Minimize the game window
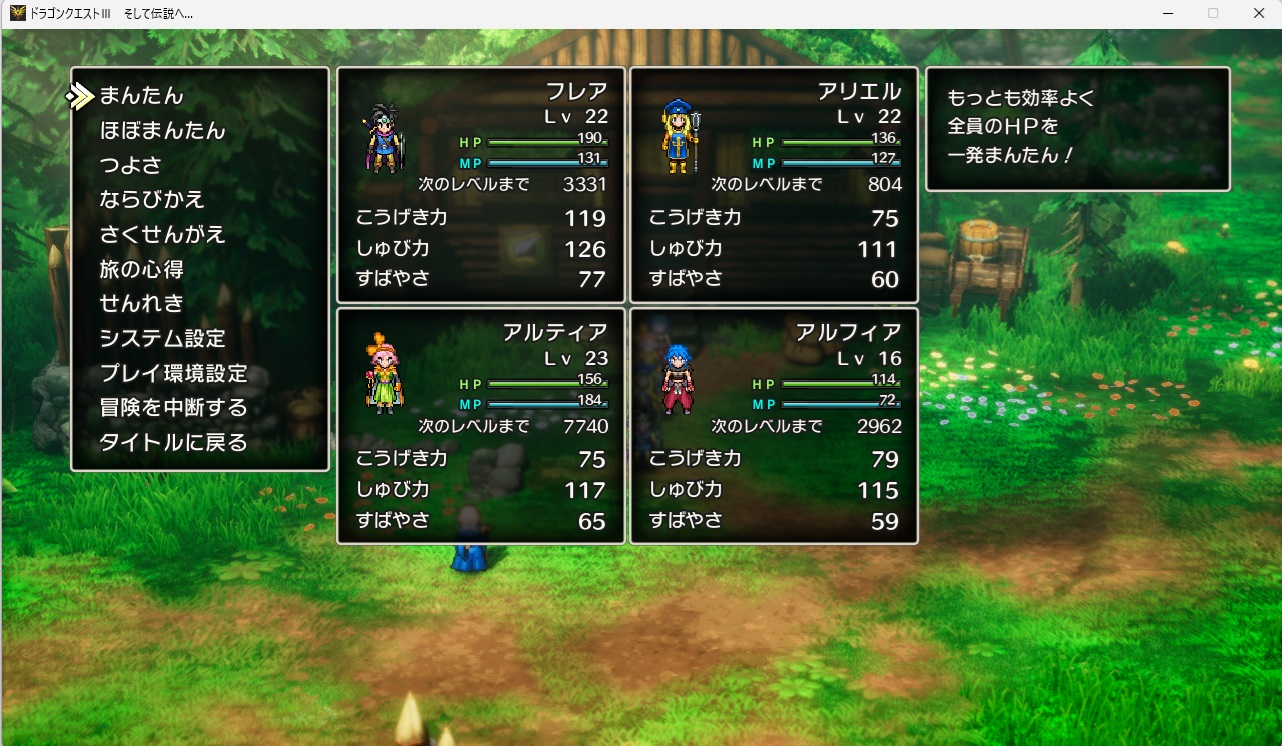Viewport: 1282px width, 746px height. point(1167,13)
